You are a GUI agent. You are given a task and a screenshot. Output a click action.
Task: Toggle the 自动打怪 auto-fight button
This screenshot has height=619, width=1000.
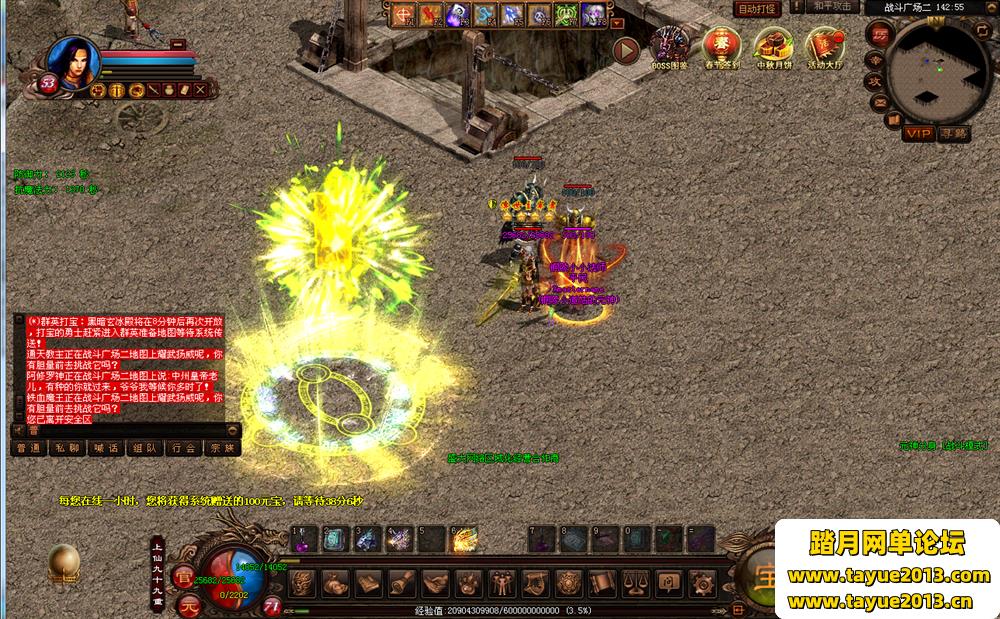(x=757, y=8)
